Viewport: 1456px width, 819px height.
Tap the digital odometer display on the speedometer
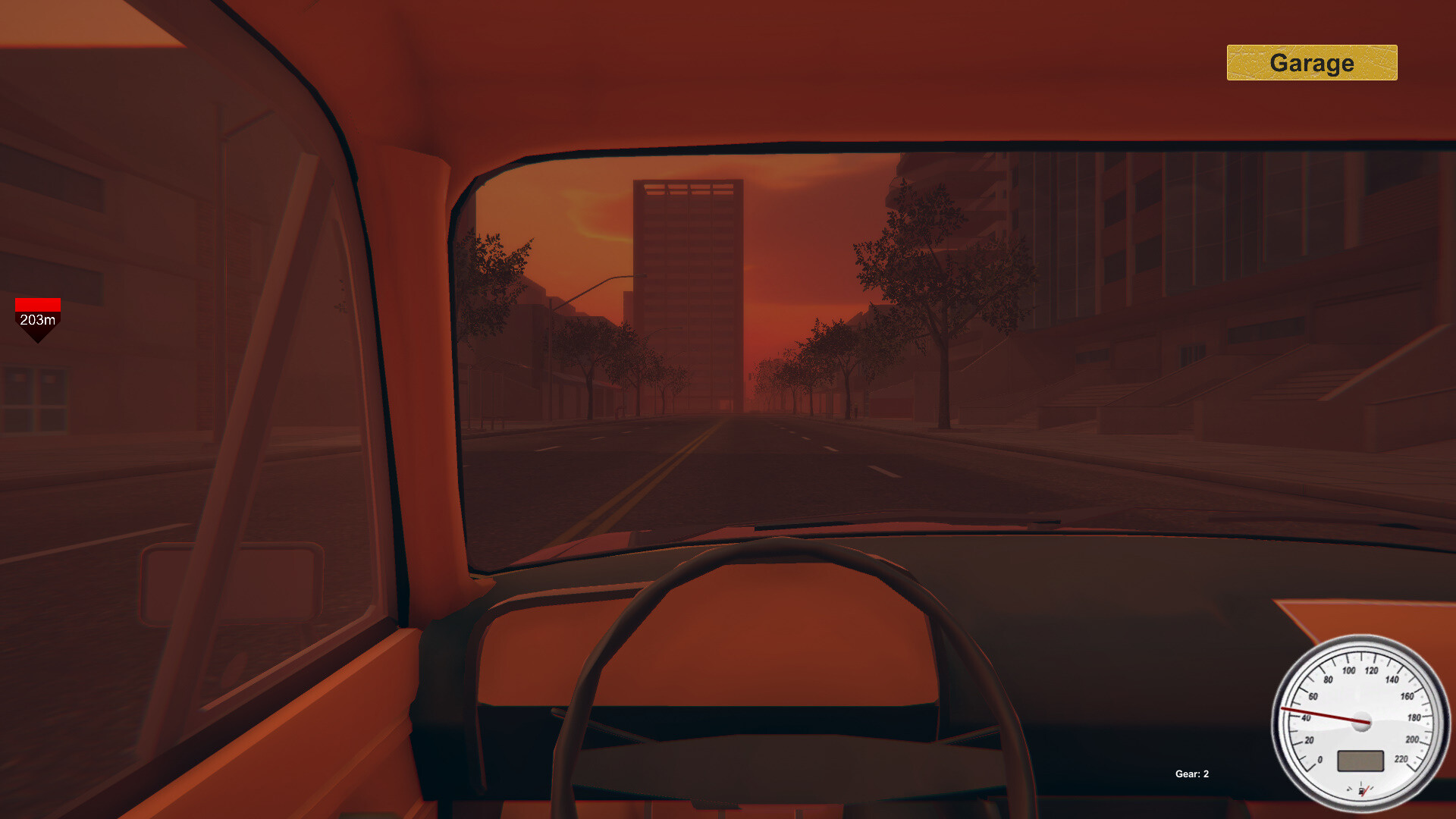click(x=1360, y=761)
